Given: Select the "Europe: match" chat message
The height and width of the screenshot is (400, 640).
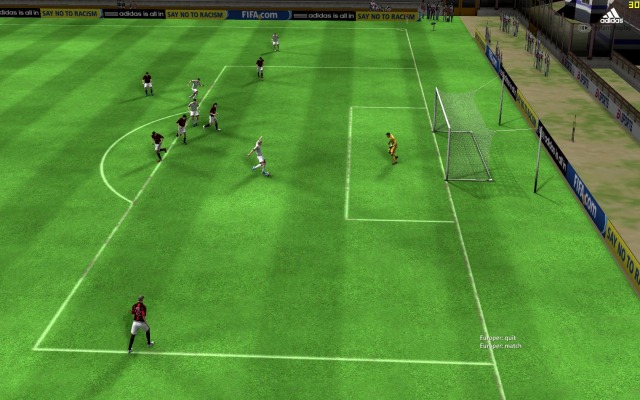Looking at the screenshot, I should [x=500, y=346].
